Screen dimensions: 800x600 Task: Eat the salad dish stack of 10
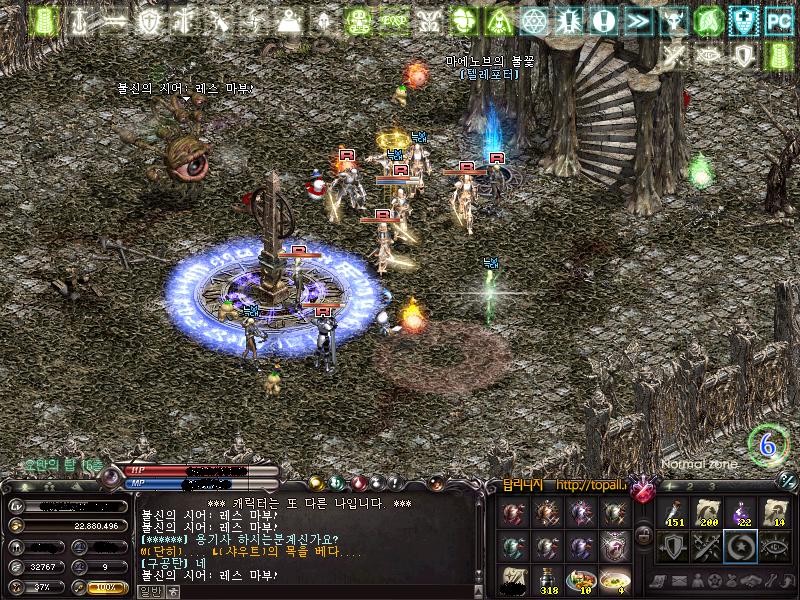pyautogui.click(x=581, y=579)
